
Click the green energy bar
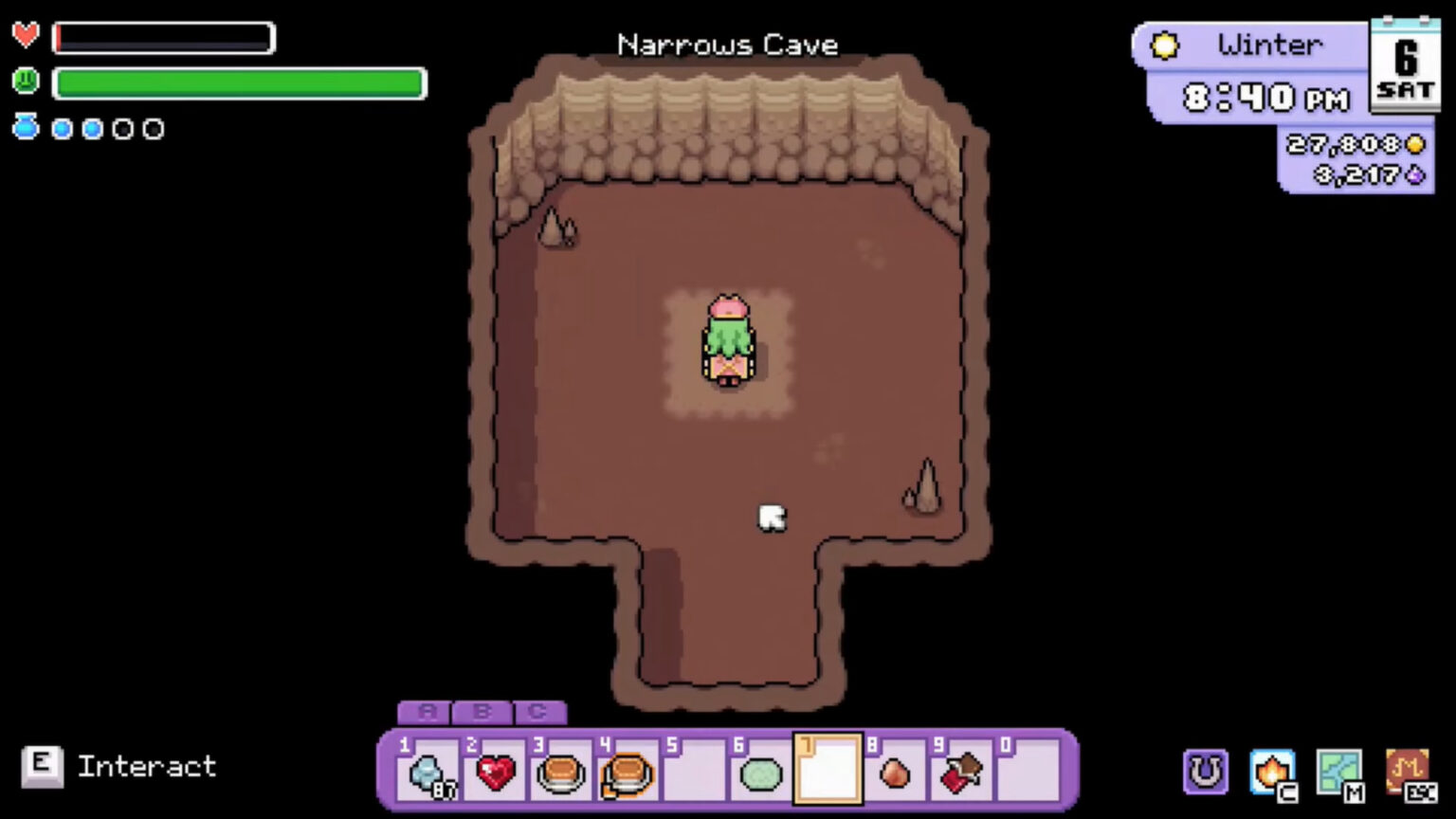coord(240,84)
